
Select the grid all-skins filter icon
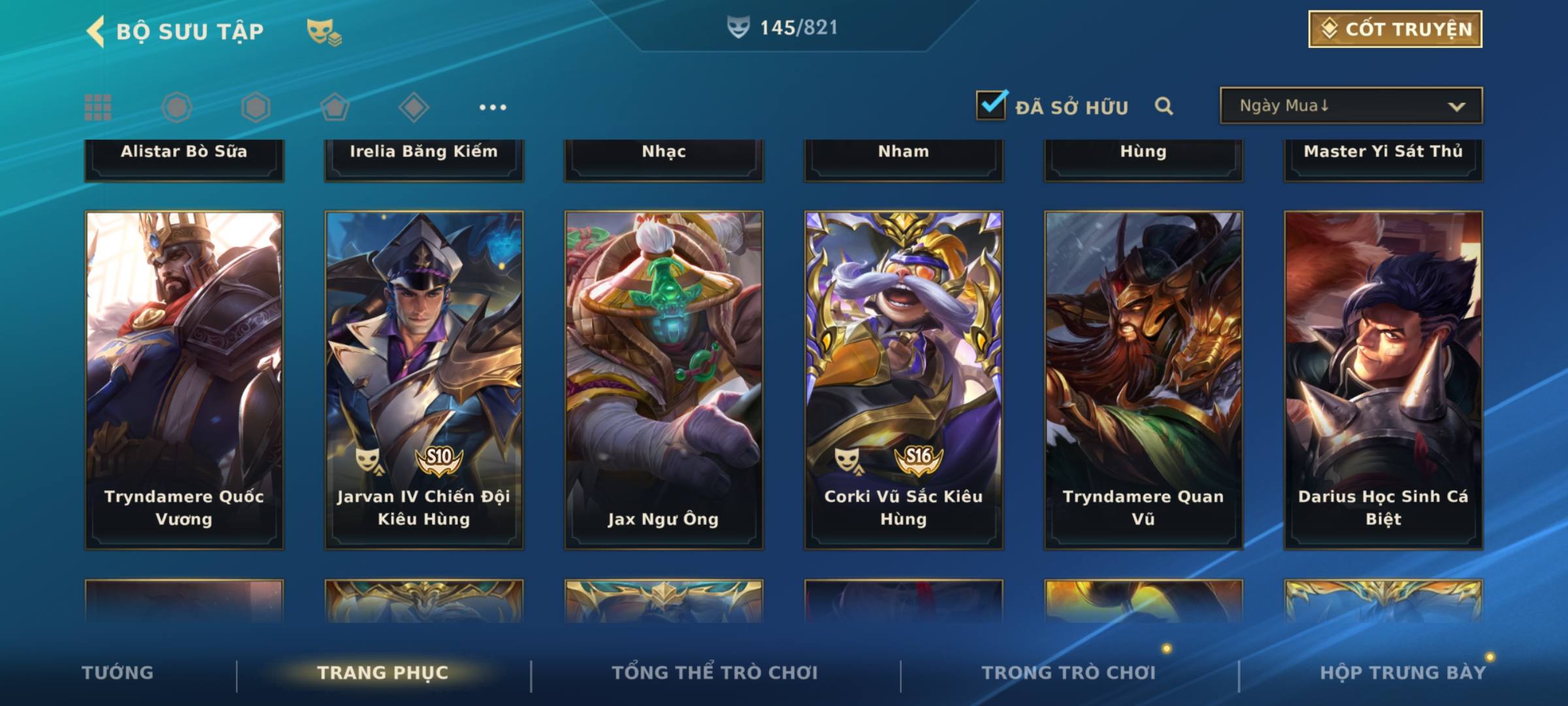98,107
